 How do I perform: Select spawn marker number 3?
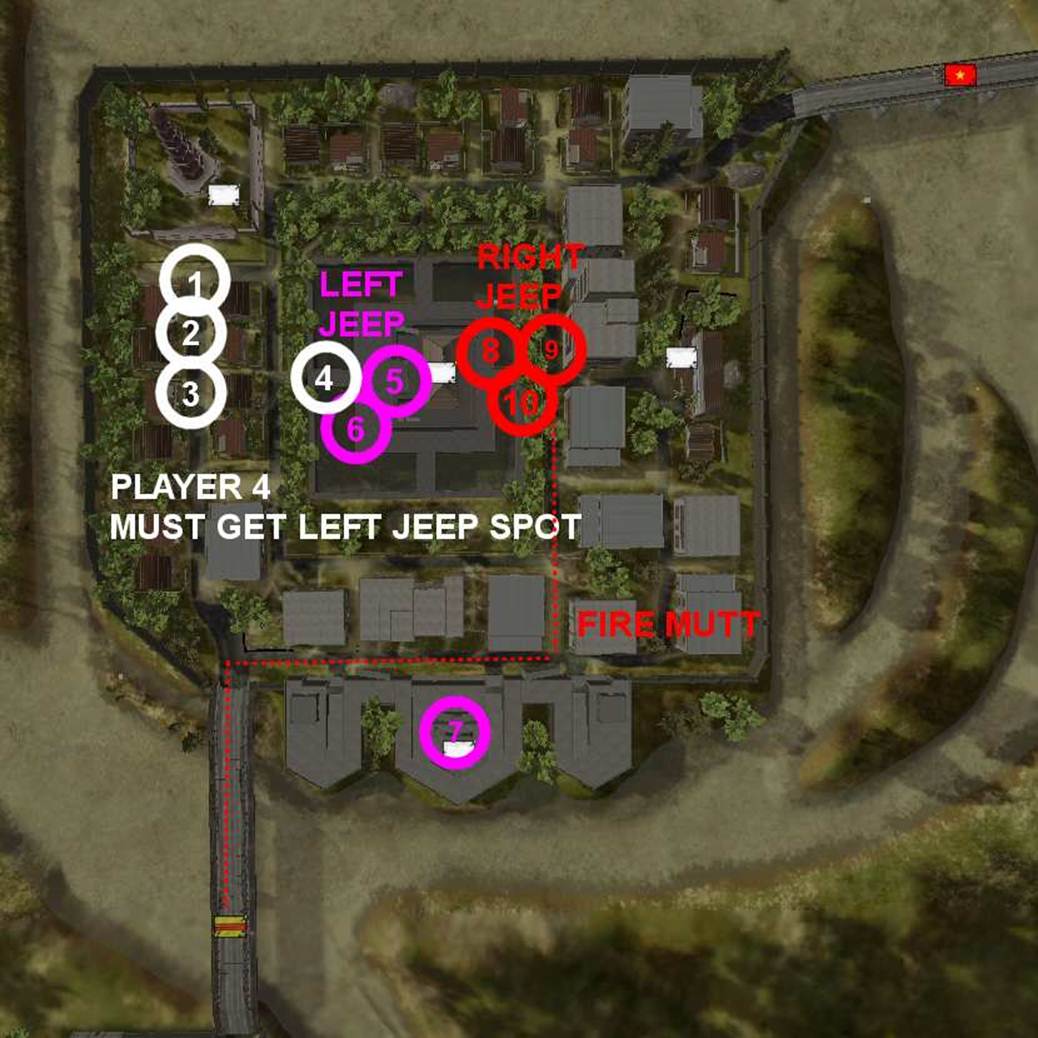(x=190, y=394)
